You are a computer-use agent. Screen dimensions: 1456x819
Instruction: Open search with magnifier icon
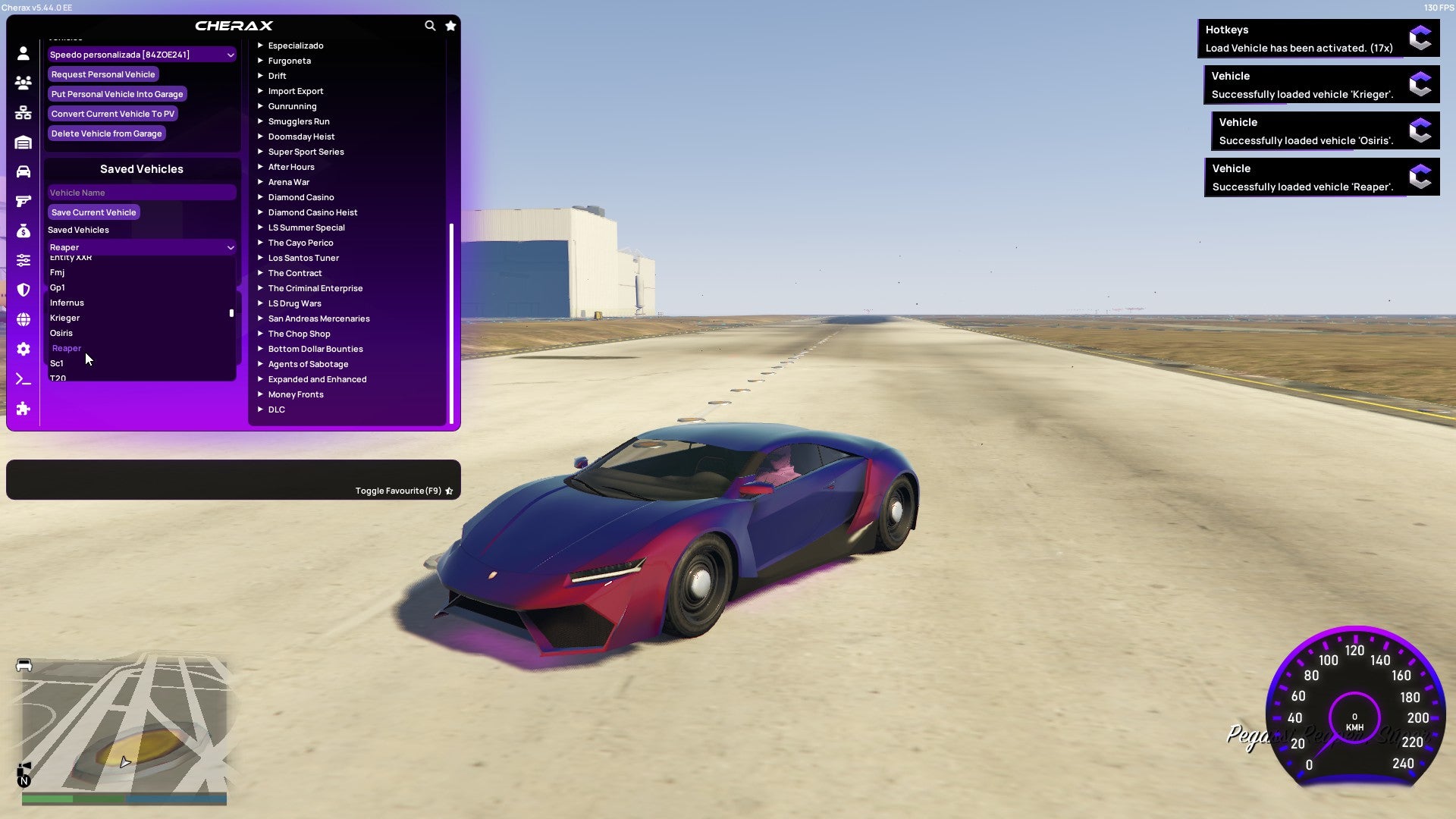tap(430, 25)
